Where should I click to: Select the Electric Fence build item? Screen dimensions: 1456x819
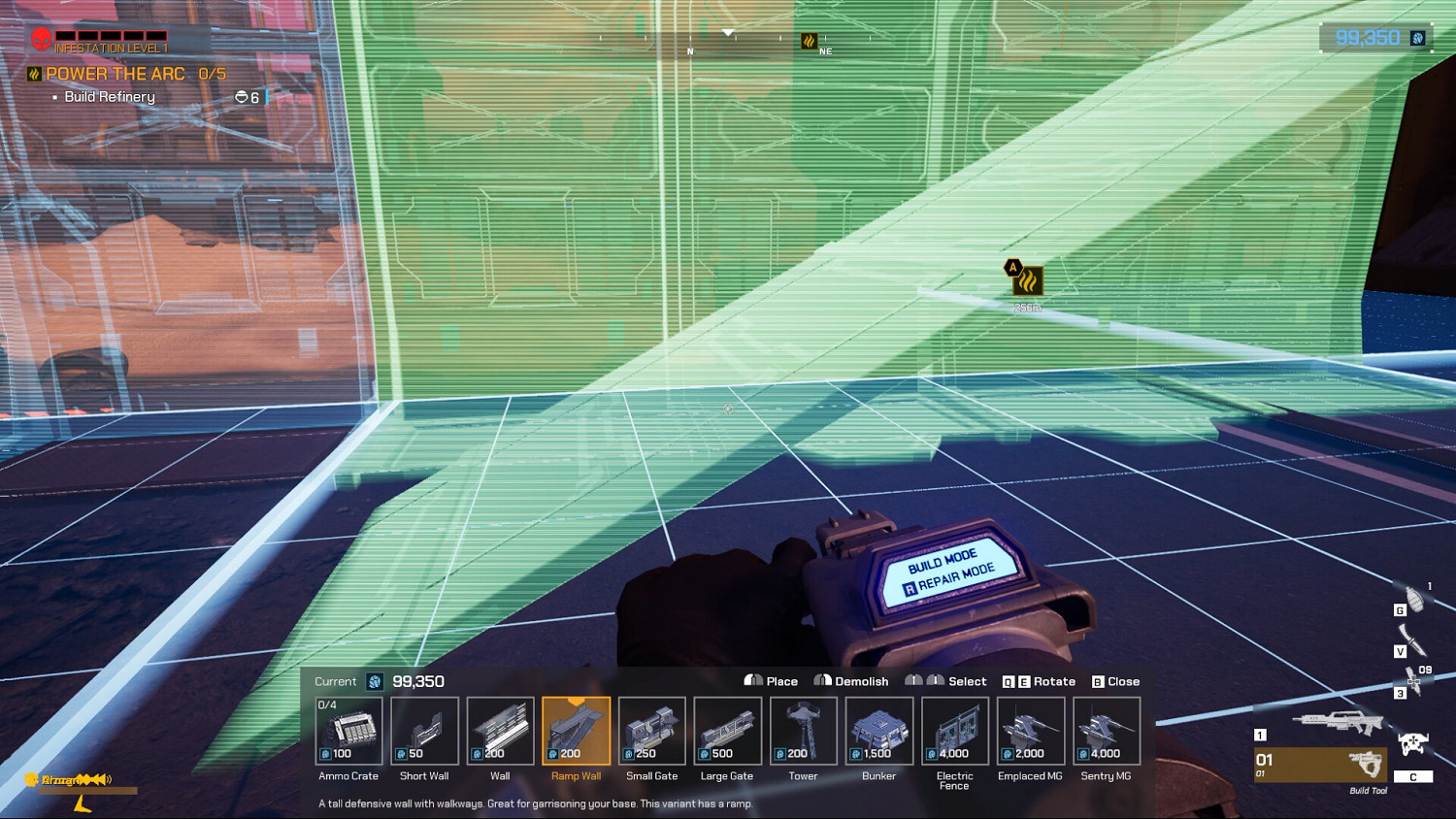954,731
